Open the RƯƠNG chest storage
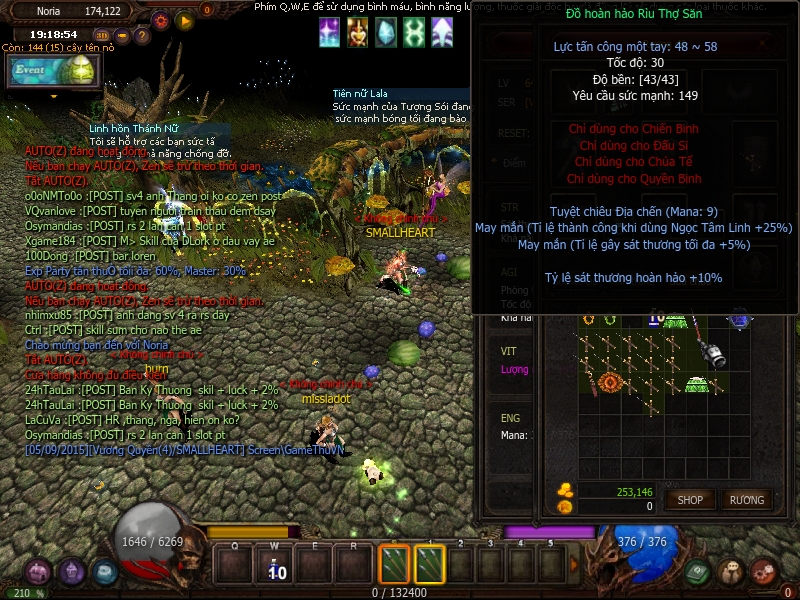Image resolution: width=800 pixels, height=600 pixels. pos(746,499)
